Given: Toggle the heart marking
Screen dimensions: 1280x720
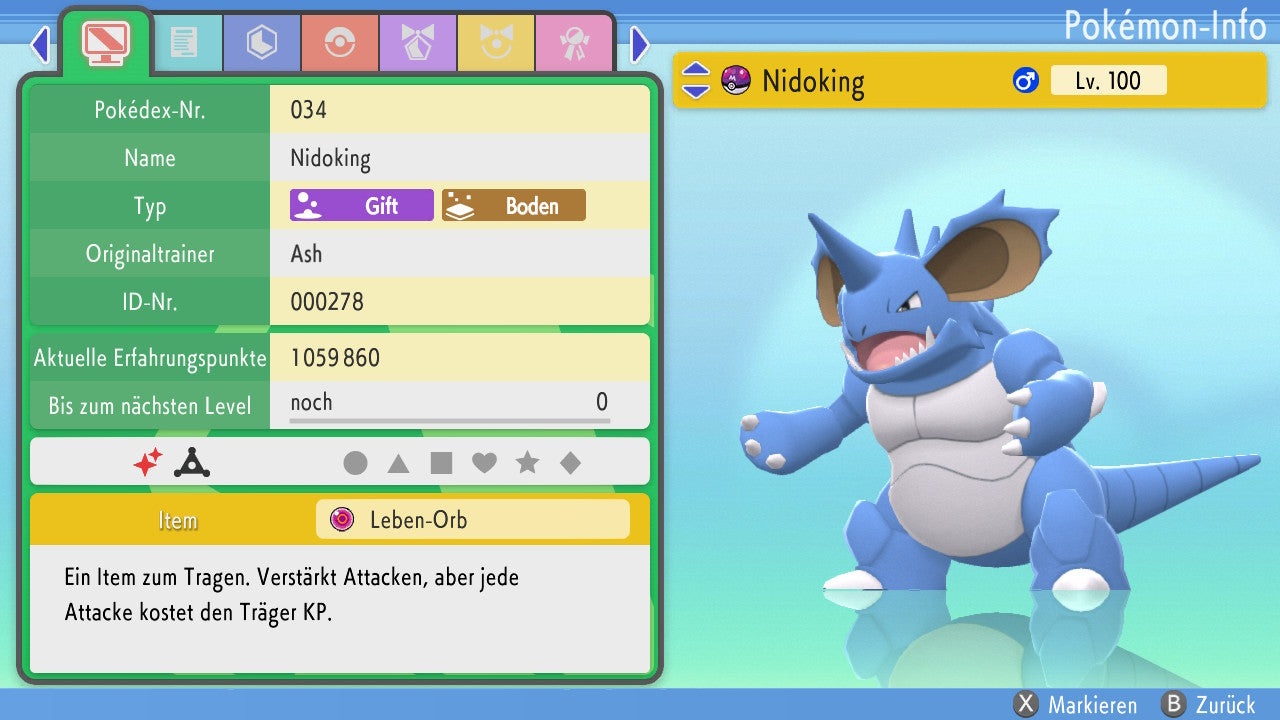Looking at the screenshot, I should click(484, 463).
